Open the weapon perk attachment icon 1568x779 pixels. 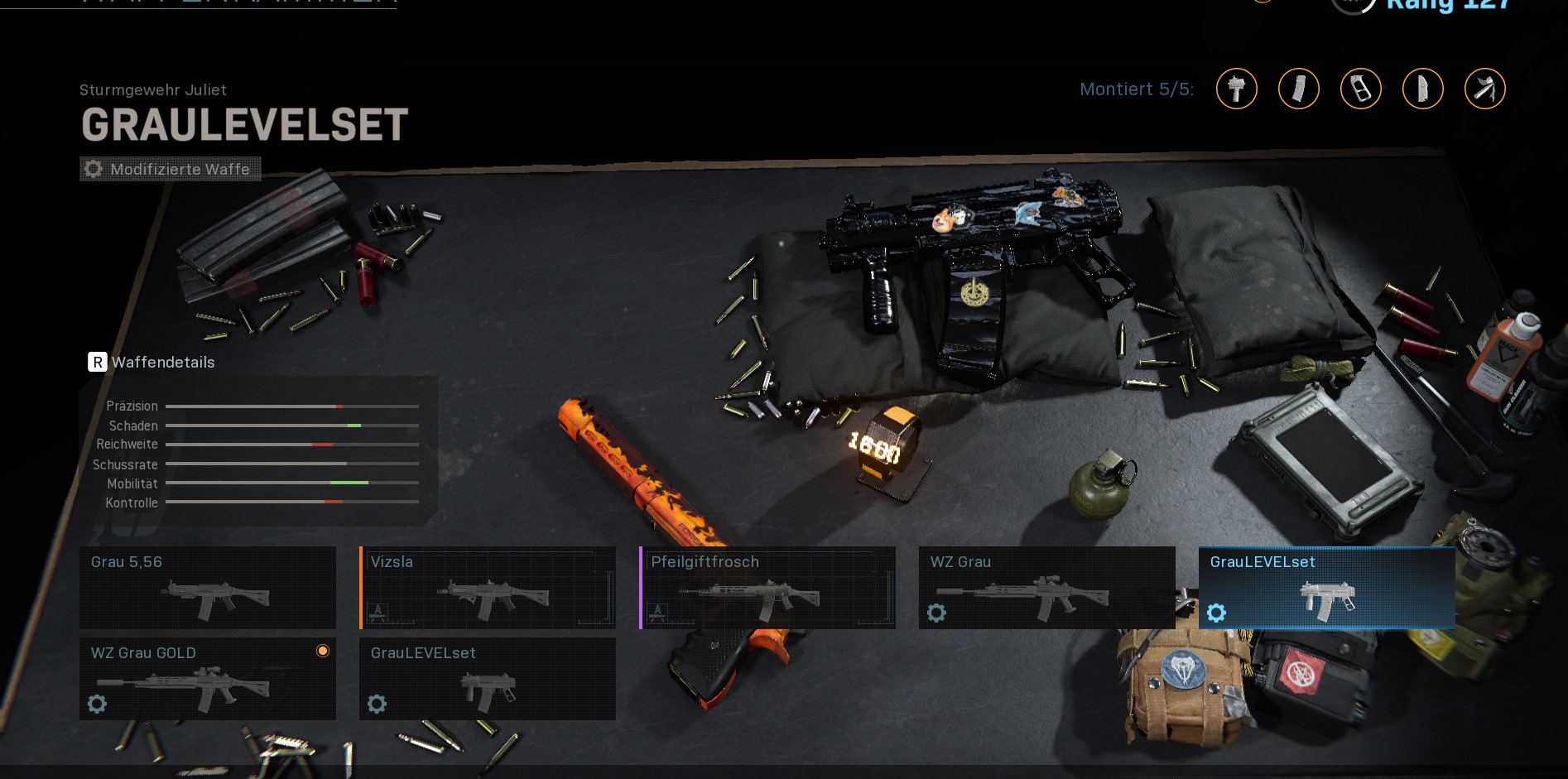coord(1485,89)
